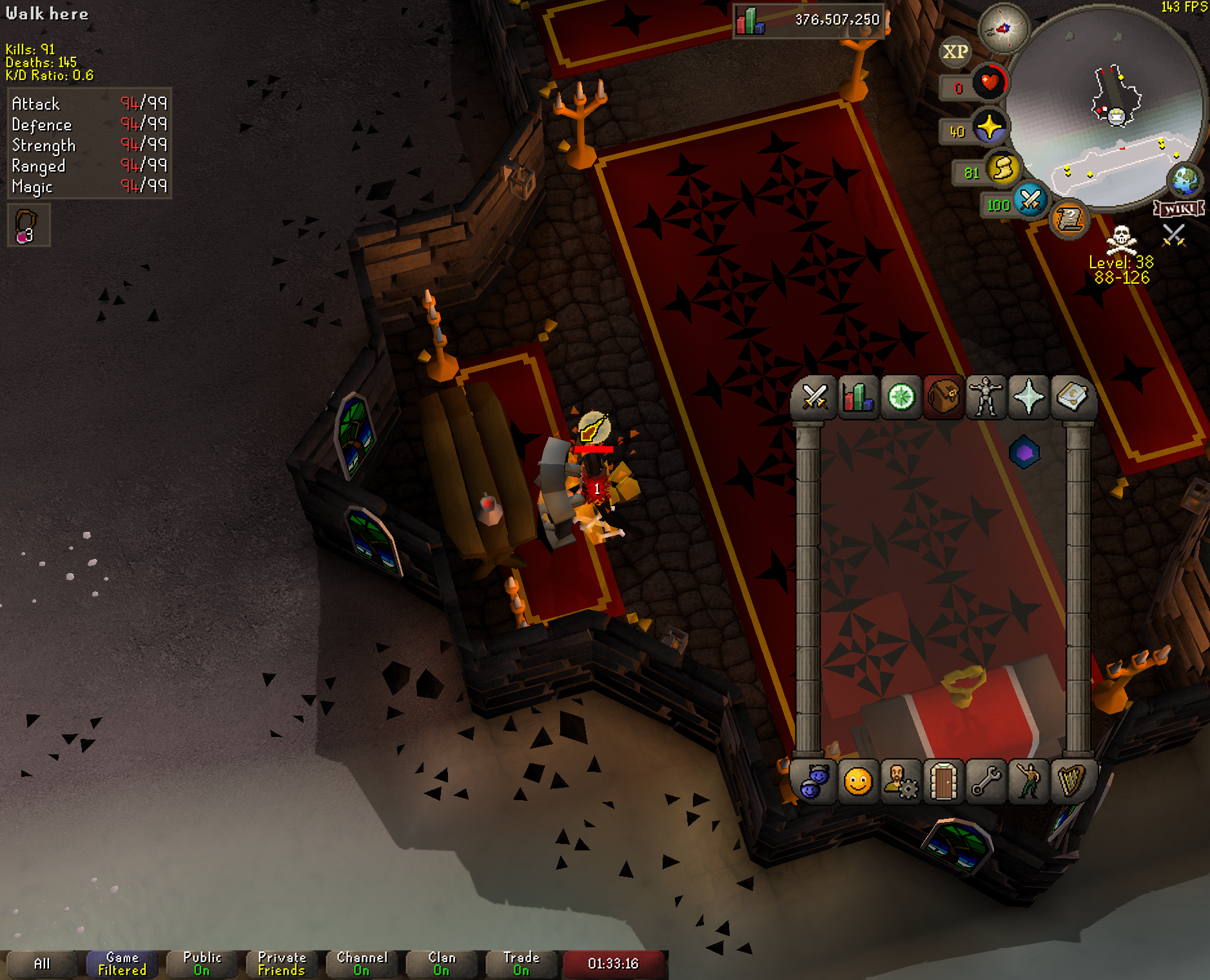Viewport: 1210px width, 980px height.
Task: Open the Friends List tab
Action: tap(814, 782)
